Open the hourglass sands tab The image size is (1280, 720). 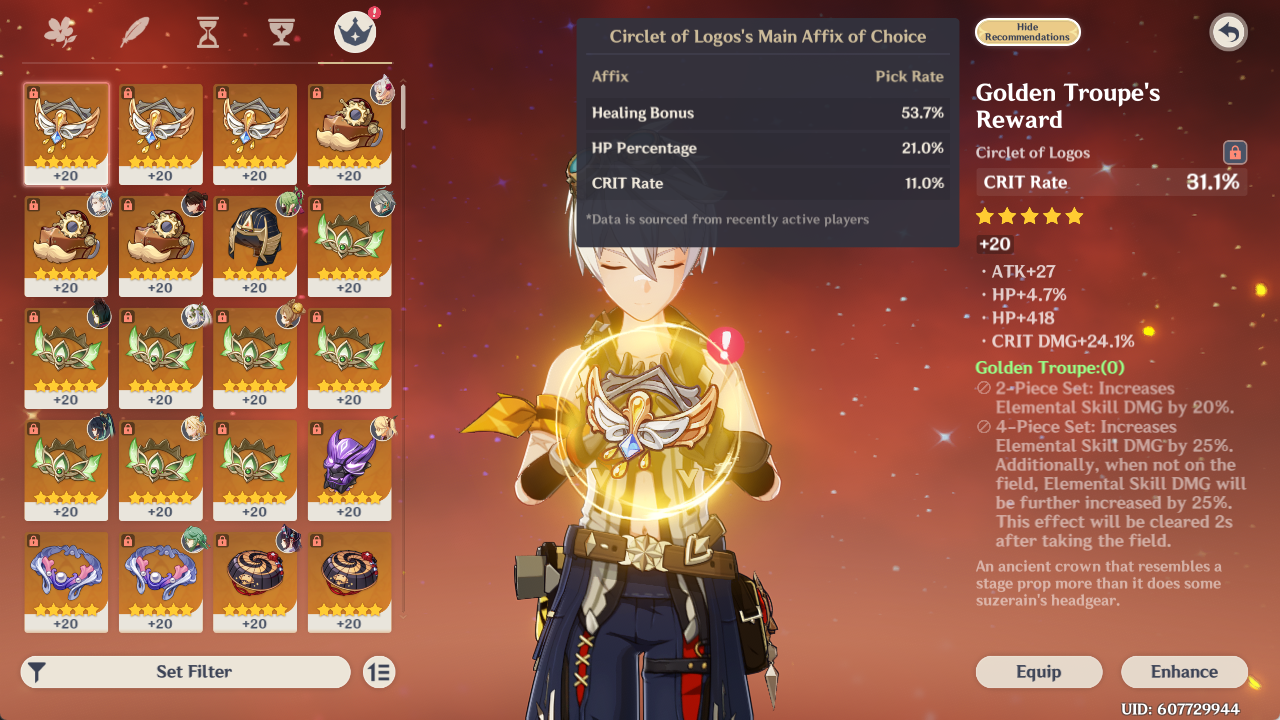pos(207,33)
